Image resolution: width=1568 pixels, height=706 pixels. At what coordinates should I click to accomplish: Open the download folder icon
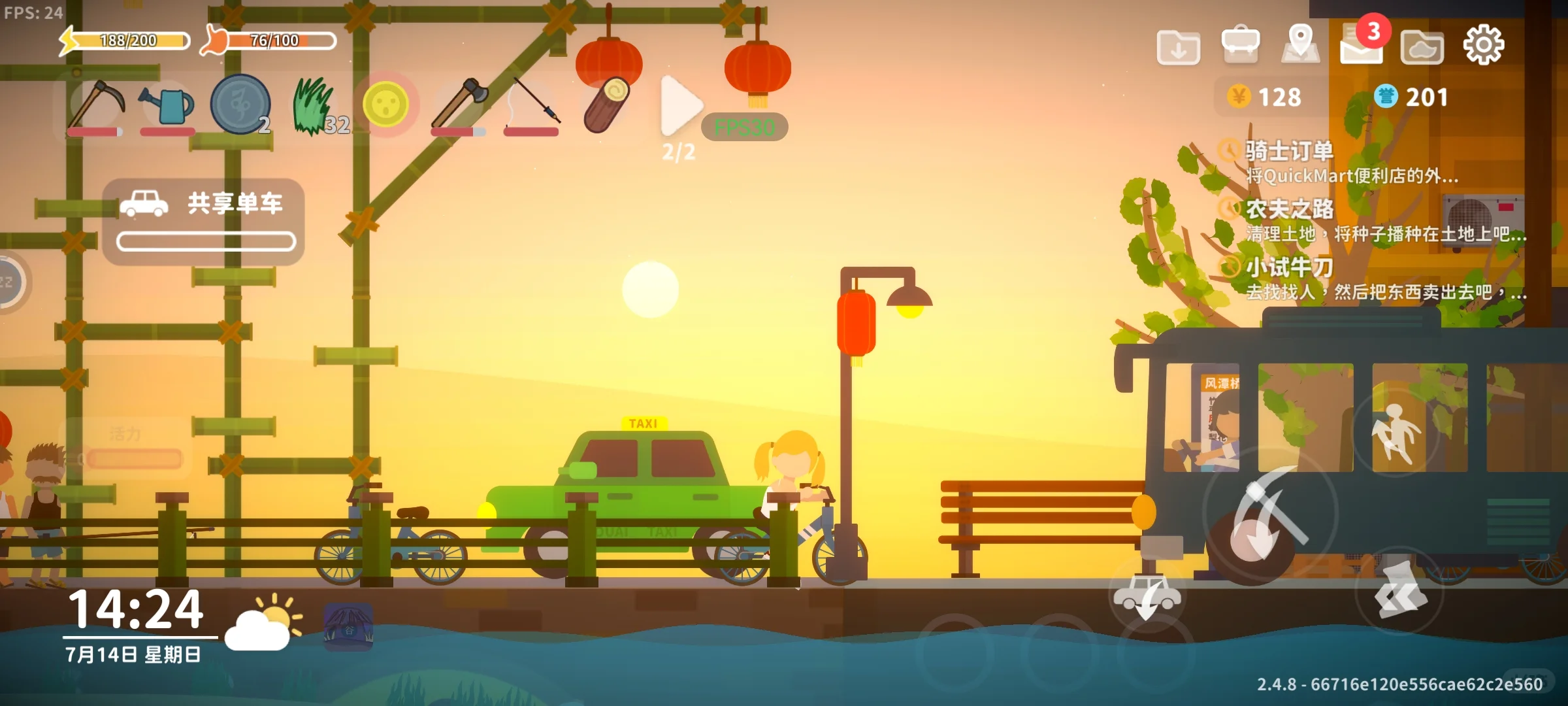1178,47
